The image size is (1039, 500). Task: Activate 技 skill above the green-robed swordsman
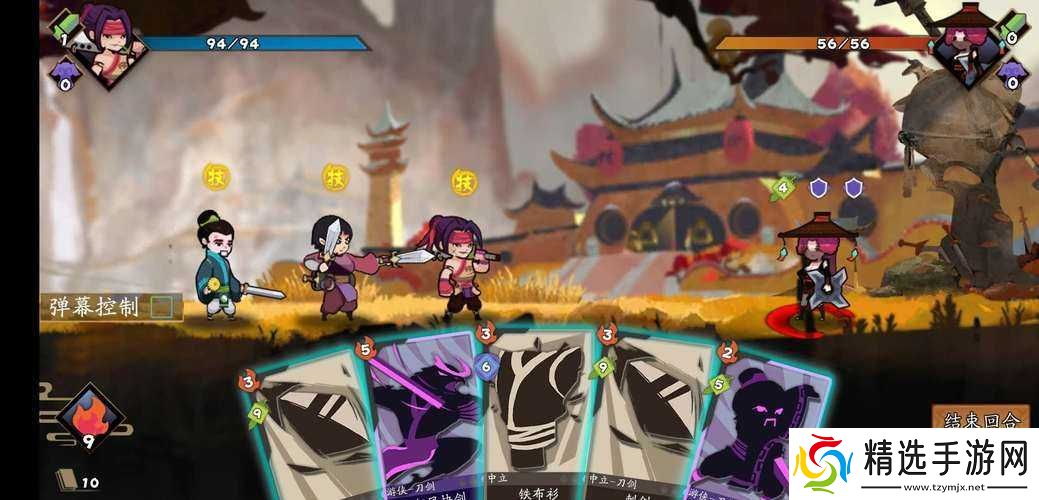(216, 177)
